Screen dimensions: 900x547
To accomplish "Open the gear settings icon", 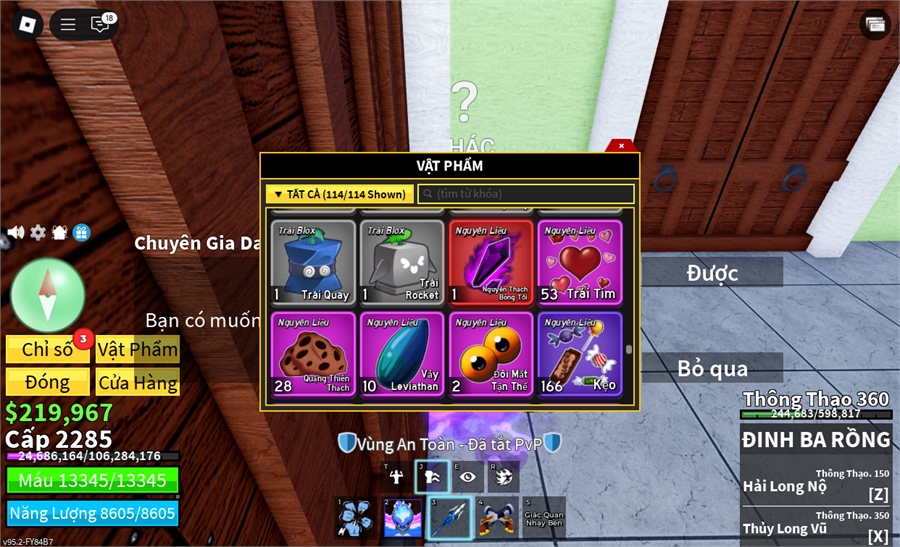I will (x=38, y=232).
